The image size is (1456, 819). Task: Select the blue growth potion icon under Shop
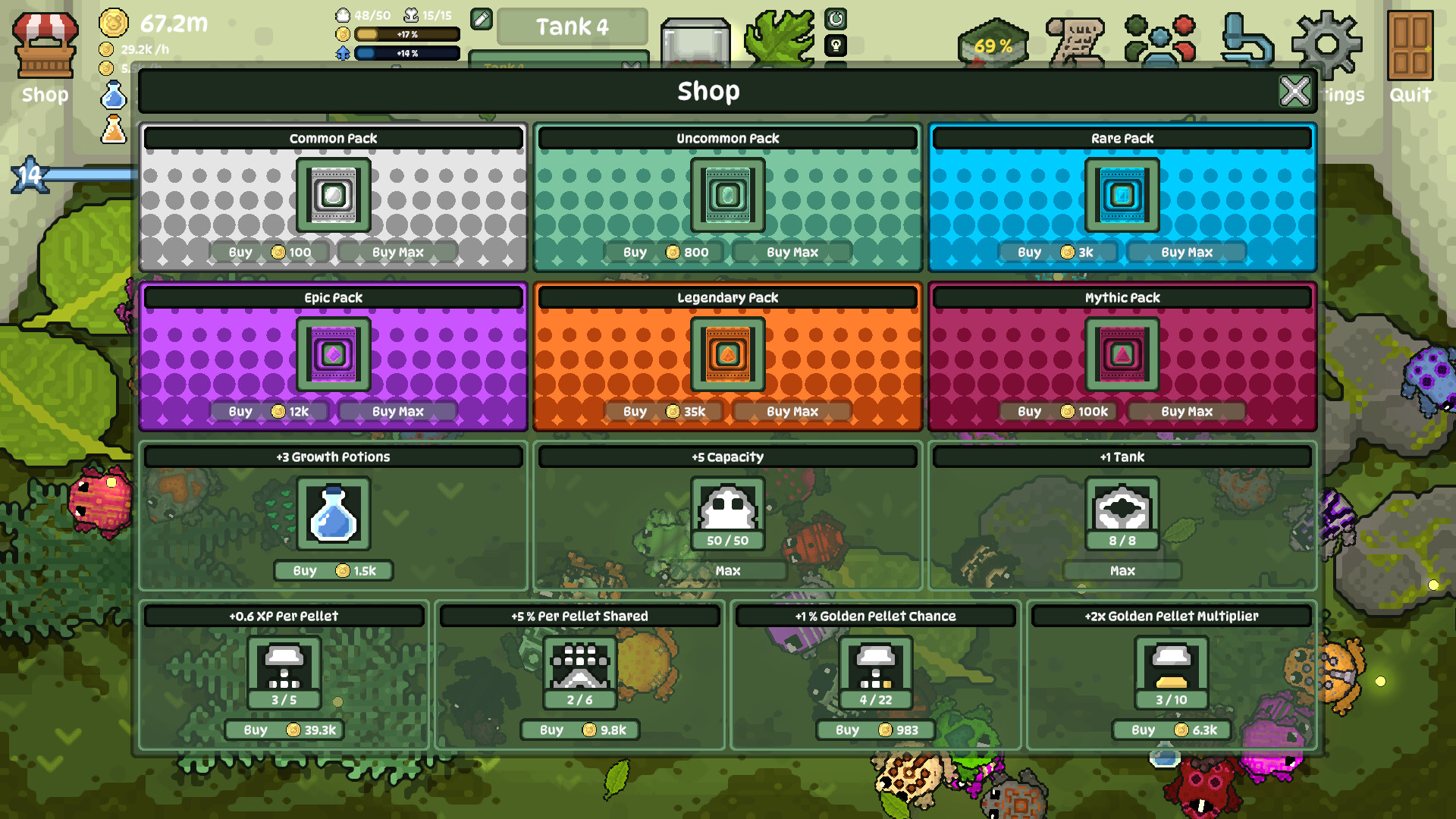pos(115,93)
